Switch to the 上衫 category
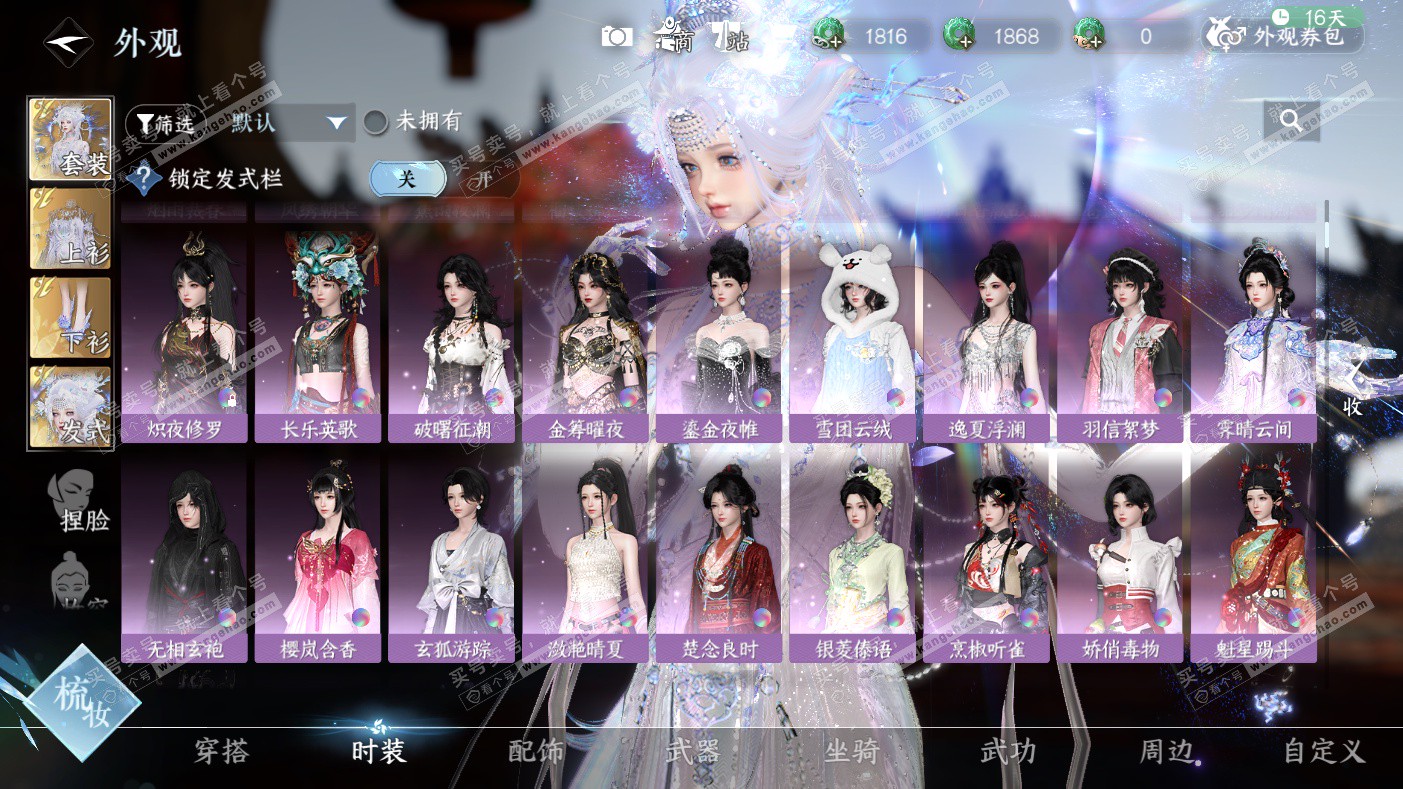This screenshot has height=789, width=1403. 70,229
